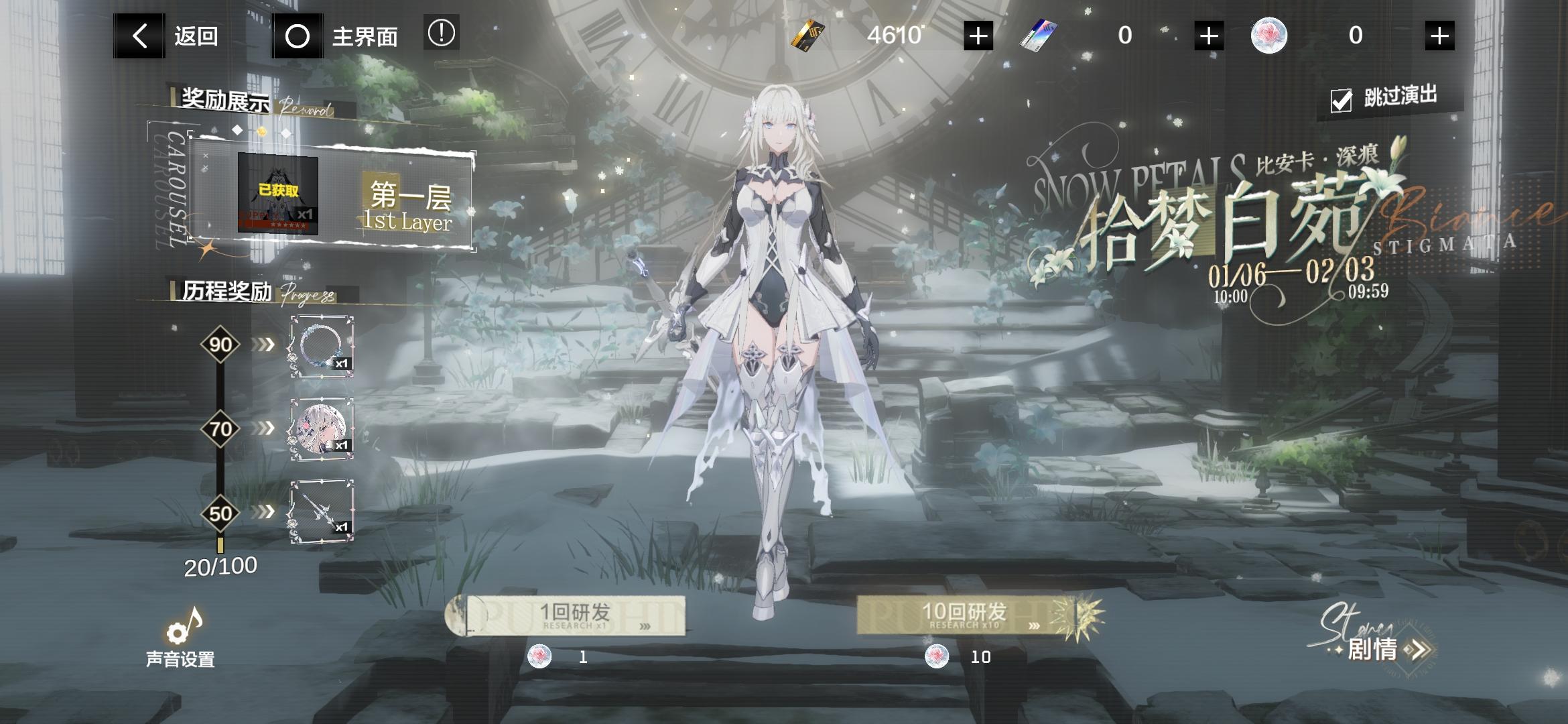Click the chevron arrows beside milestone 50

coord(265,514)
